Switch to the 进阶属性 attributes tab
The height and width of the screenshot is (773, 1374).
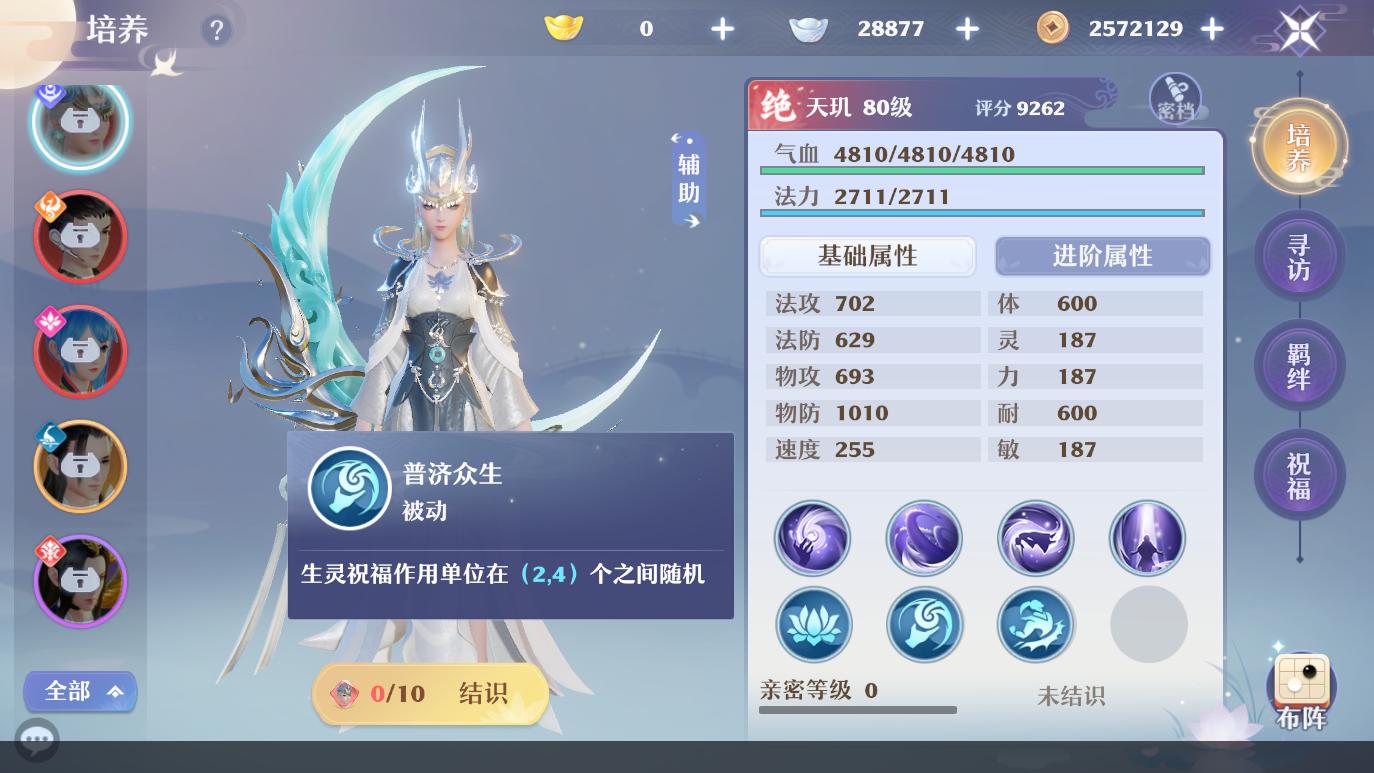pyautogui.click(x=1102, y=256)
